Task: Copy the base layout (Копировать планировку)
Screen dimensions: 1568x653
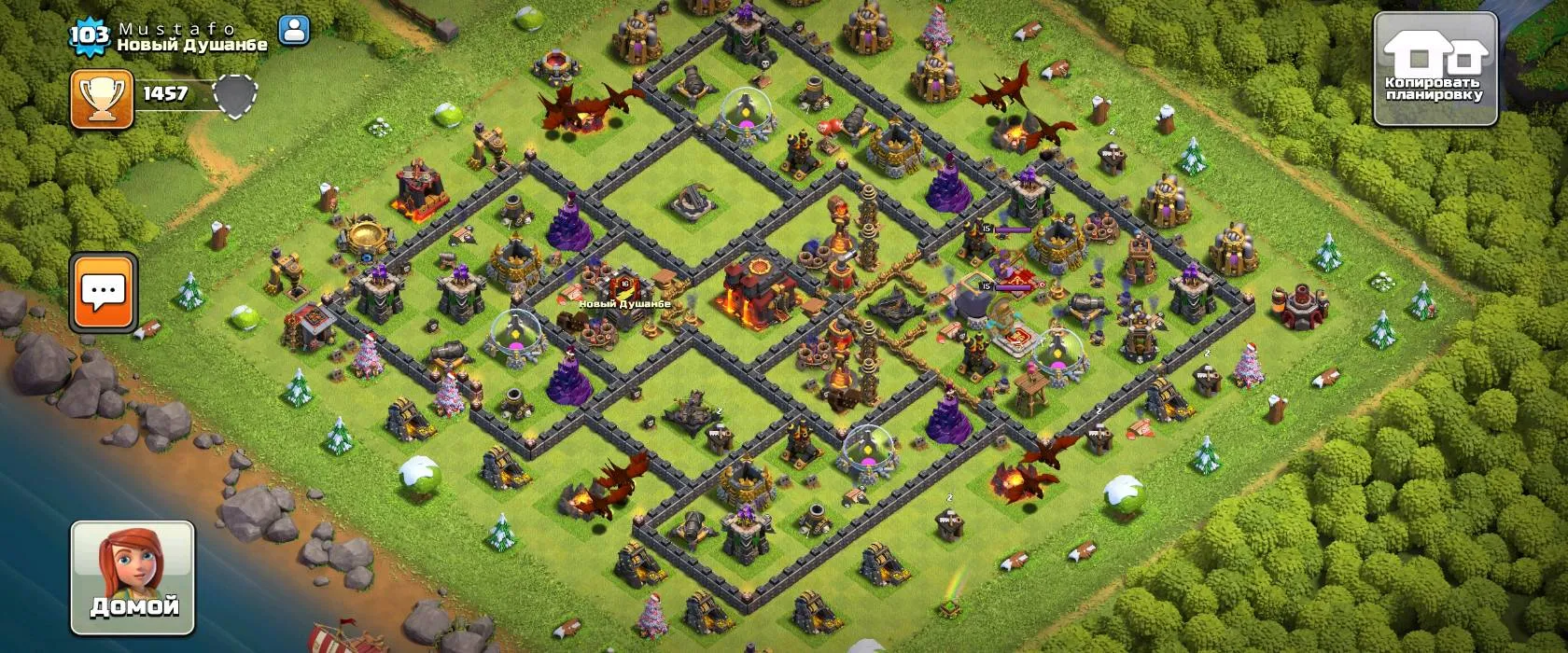Action: click(x=1435, y=69)
